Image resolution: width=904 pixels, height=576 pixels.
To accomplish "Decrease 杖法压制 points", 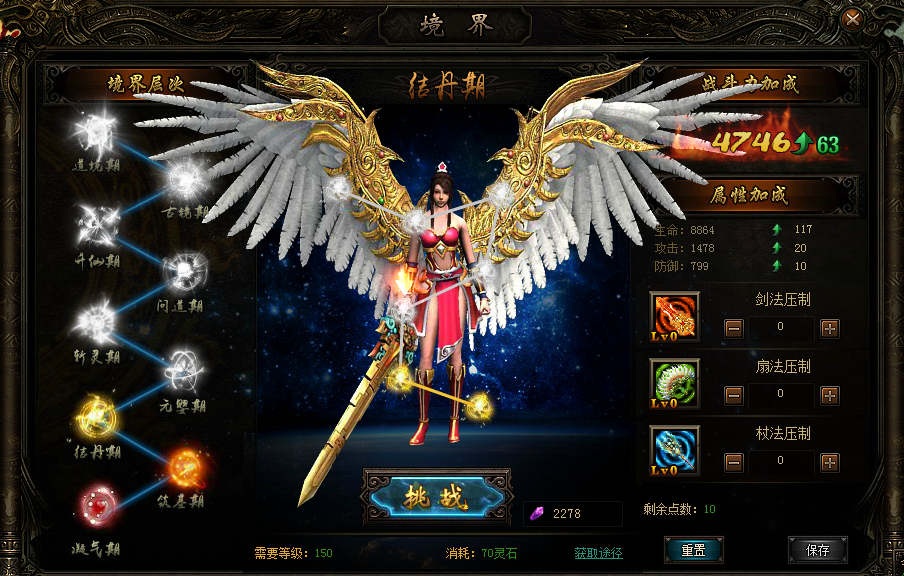I will pyautogui.click(x=734, y=462).
